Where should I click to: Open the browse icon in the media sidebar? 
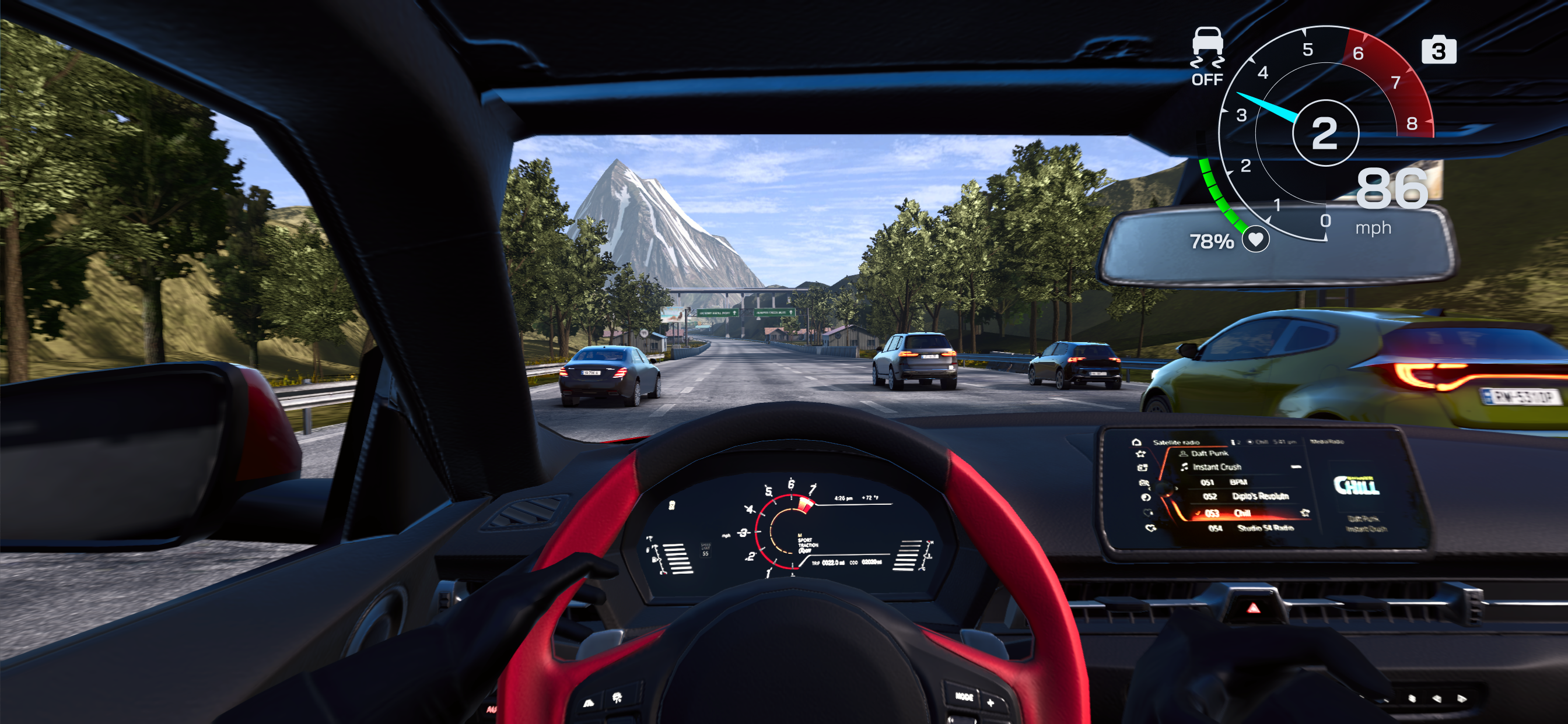tap(1143, 469)
